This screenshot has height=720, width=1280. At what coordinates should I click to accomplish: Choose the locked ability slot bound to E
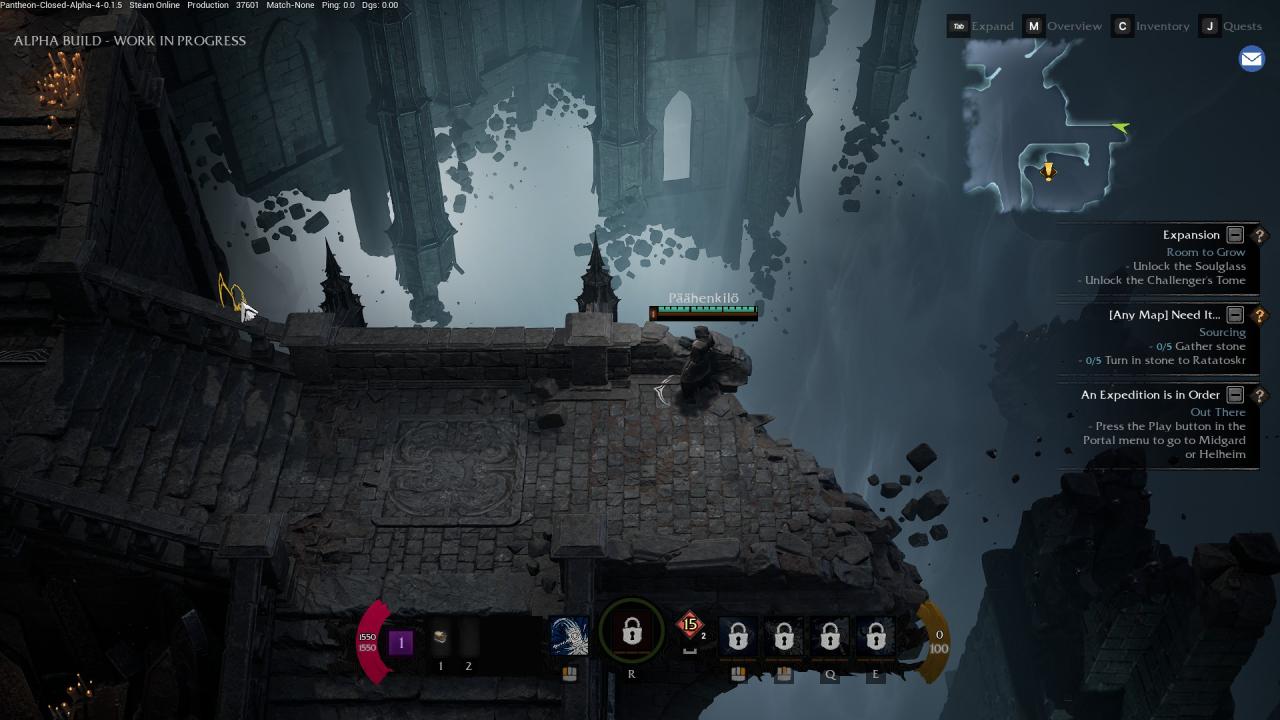point(876,636)
